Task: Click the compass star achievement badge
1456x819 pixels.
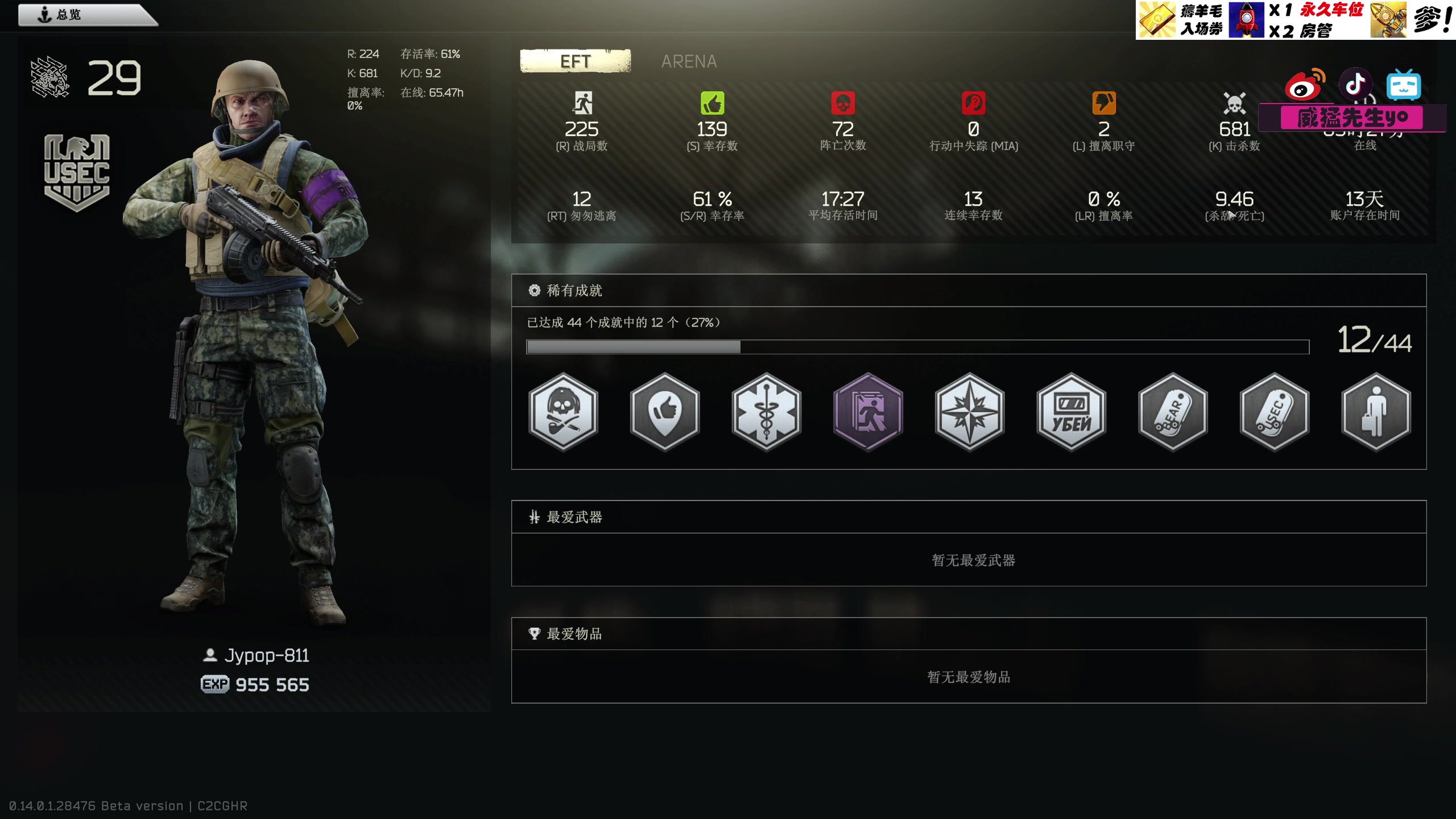Action: coord(970,412)
